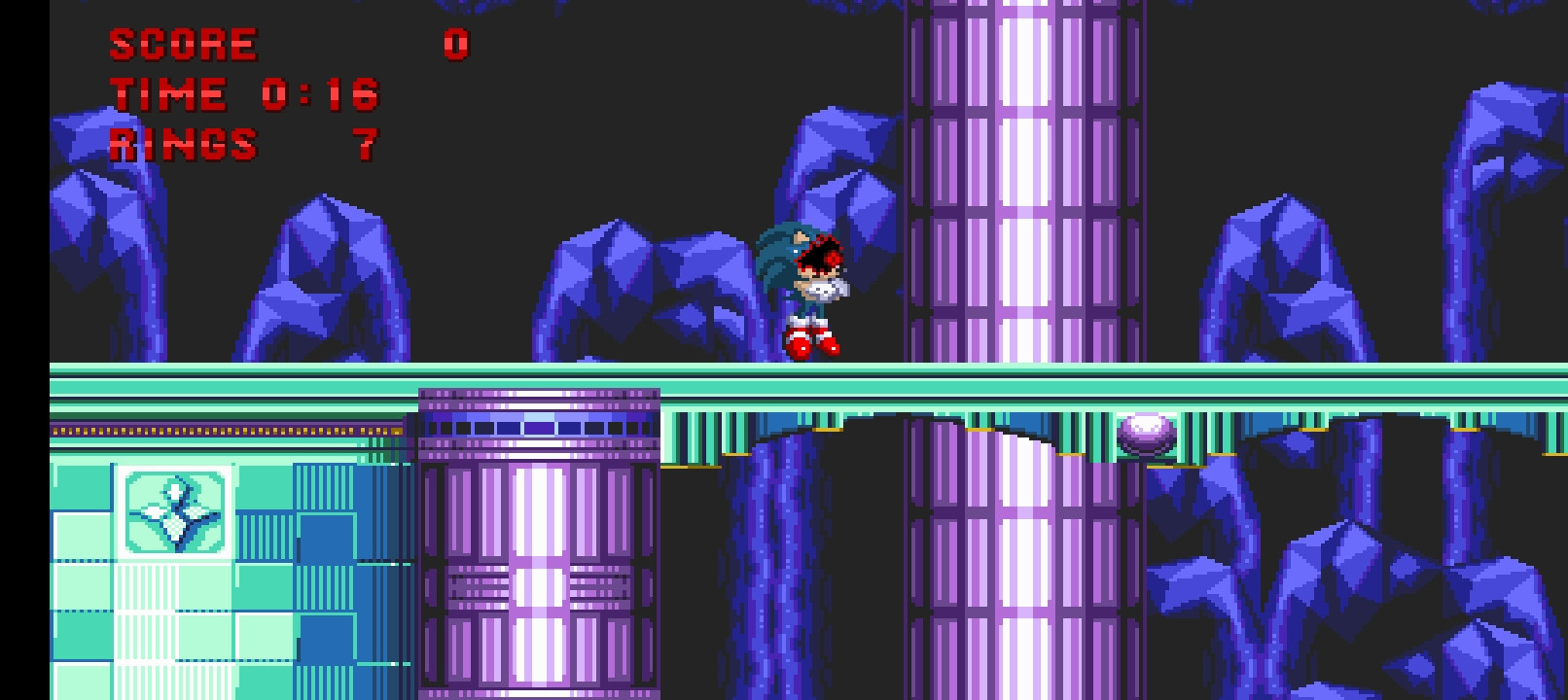Click the SCORE label in the HUD
Screen dimensions: 1568x700
(178, 45)
